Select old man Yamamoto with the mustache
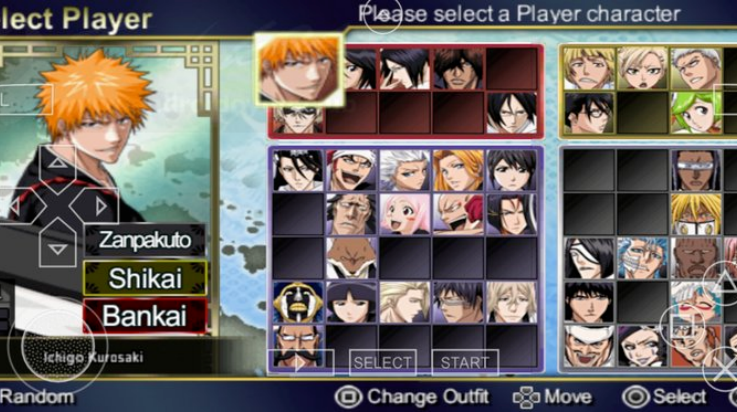The image size is (737, 412). tap(297, 343)
